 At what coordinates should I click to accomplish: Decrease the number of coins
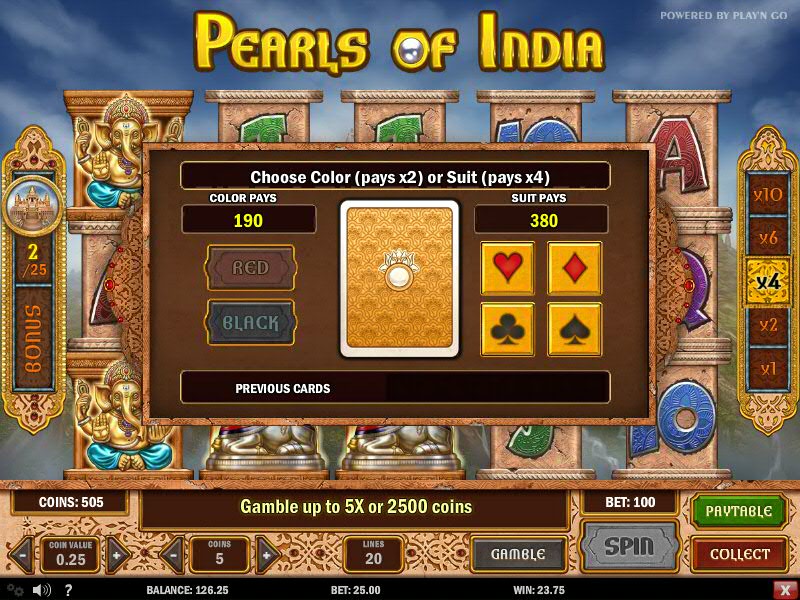tap(171, 554)
